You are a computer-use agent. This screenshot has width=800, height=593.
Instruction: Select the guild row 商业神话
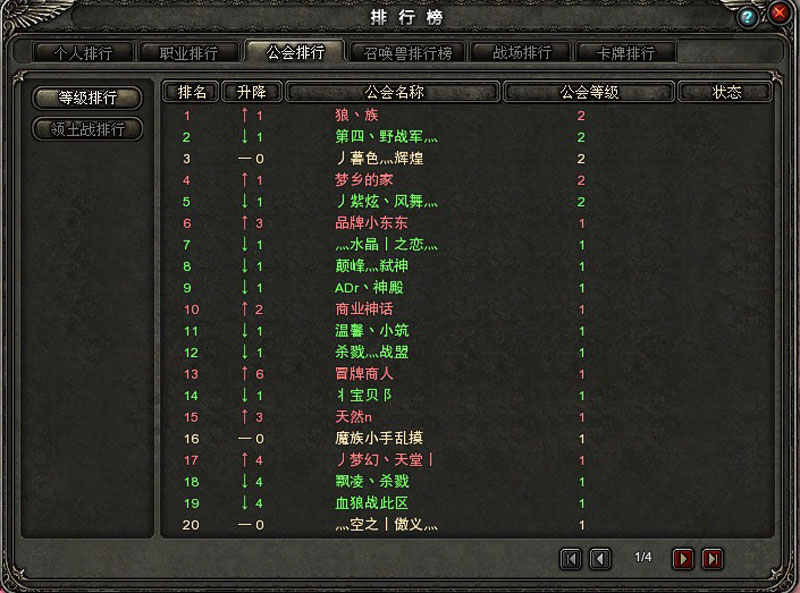364,309
